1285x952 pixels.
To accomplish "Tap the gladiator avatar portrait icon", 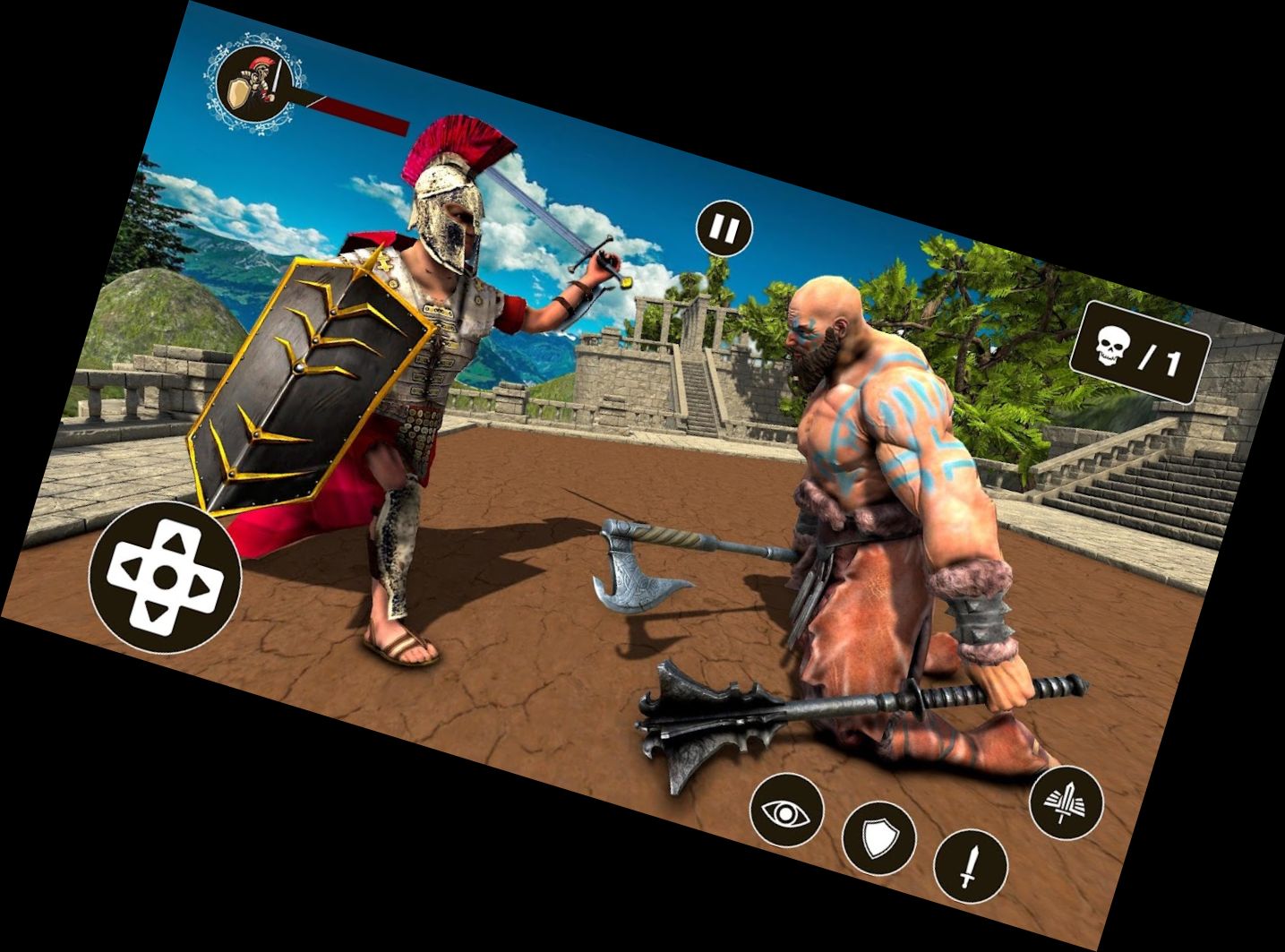I will click(x=255, y=81).
